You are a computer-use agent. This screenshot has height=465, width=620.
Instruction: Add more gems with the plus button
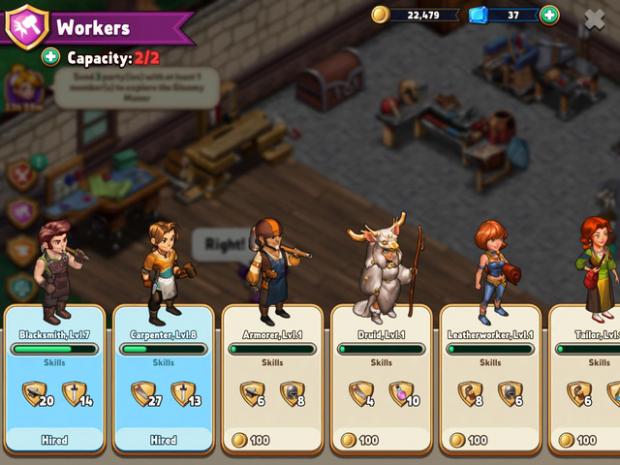[549, 15]
